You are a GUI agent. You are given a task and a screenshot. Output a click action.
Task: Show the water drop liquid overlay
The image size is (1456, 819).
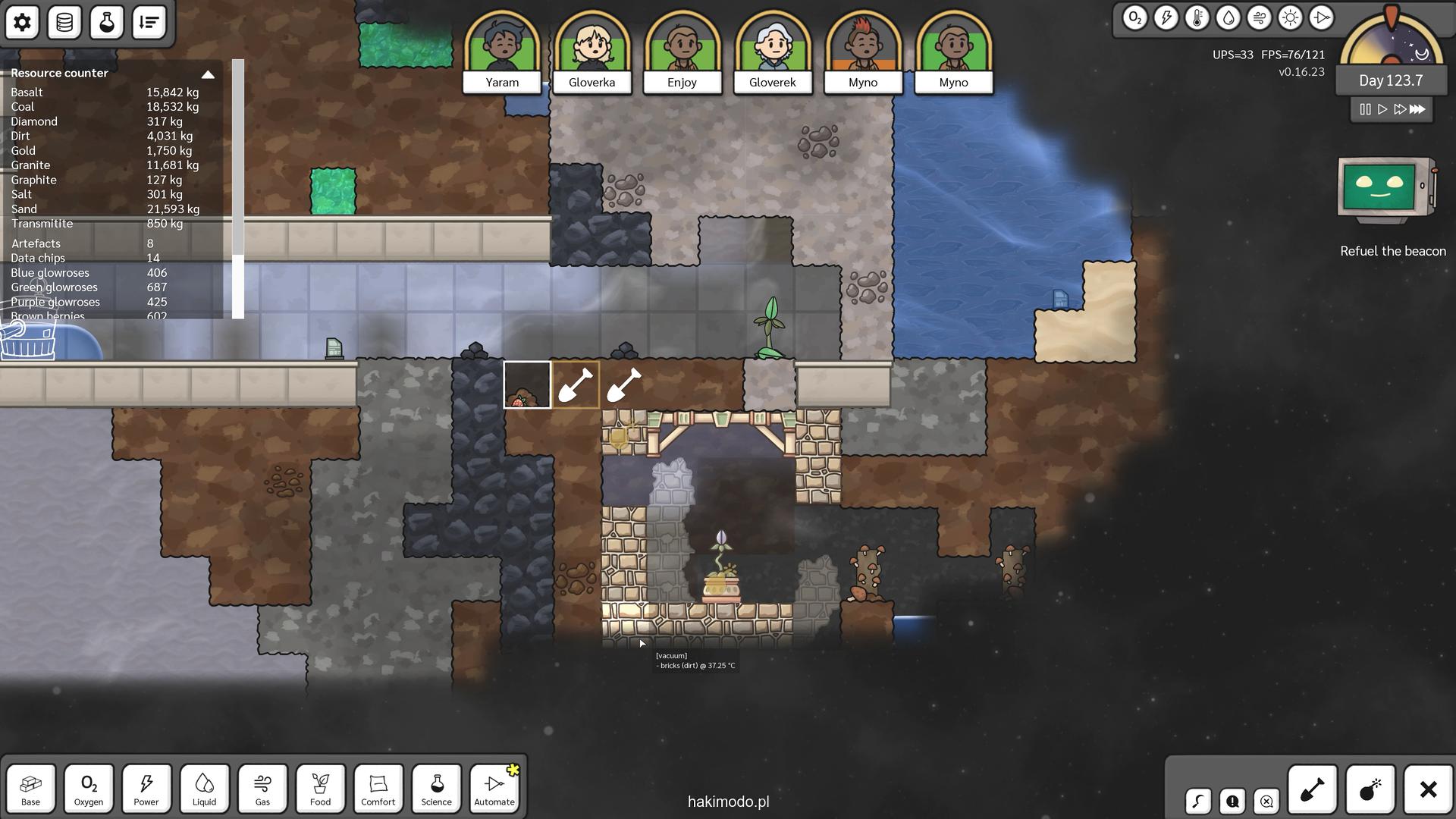coord(1228,17)
